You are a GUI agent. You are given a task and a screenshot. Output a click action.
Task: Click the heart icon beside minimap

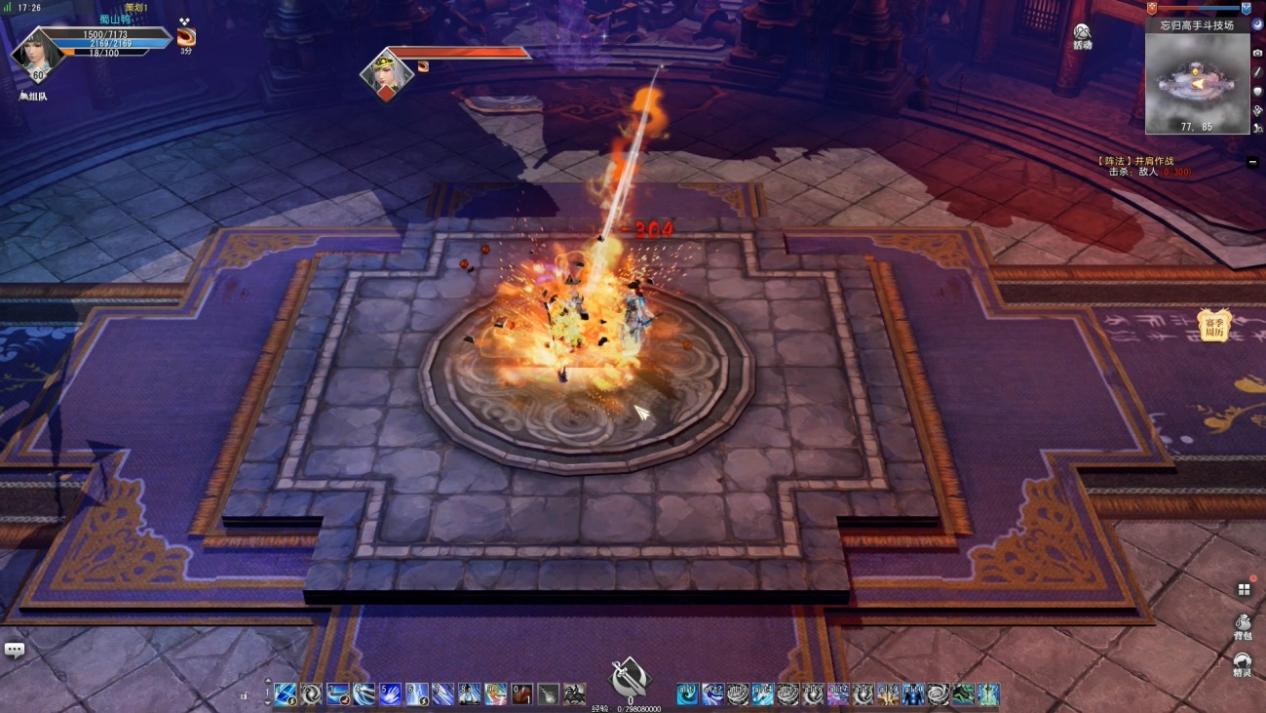[x=1257, y=91]
